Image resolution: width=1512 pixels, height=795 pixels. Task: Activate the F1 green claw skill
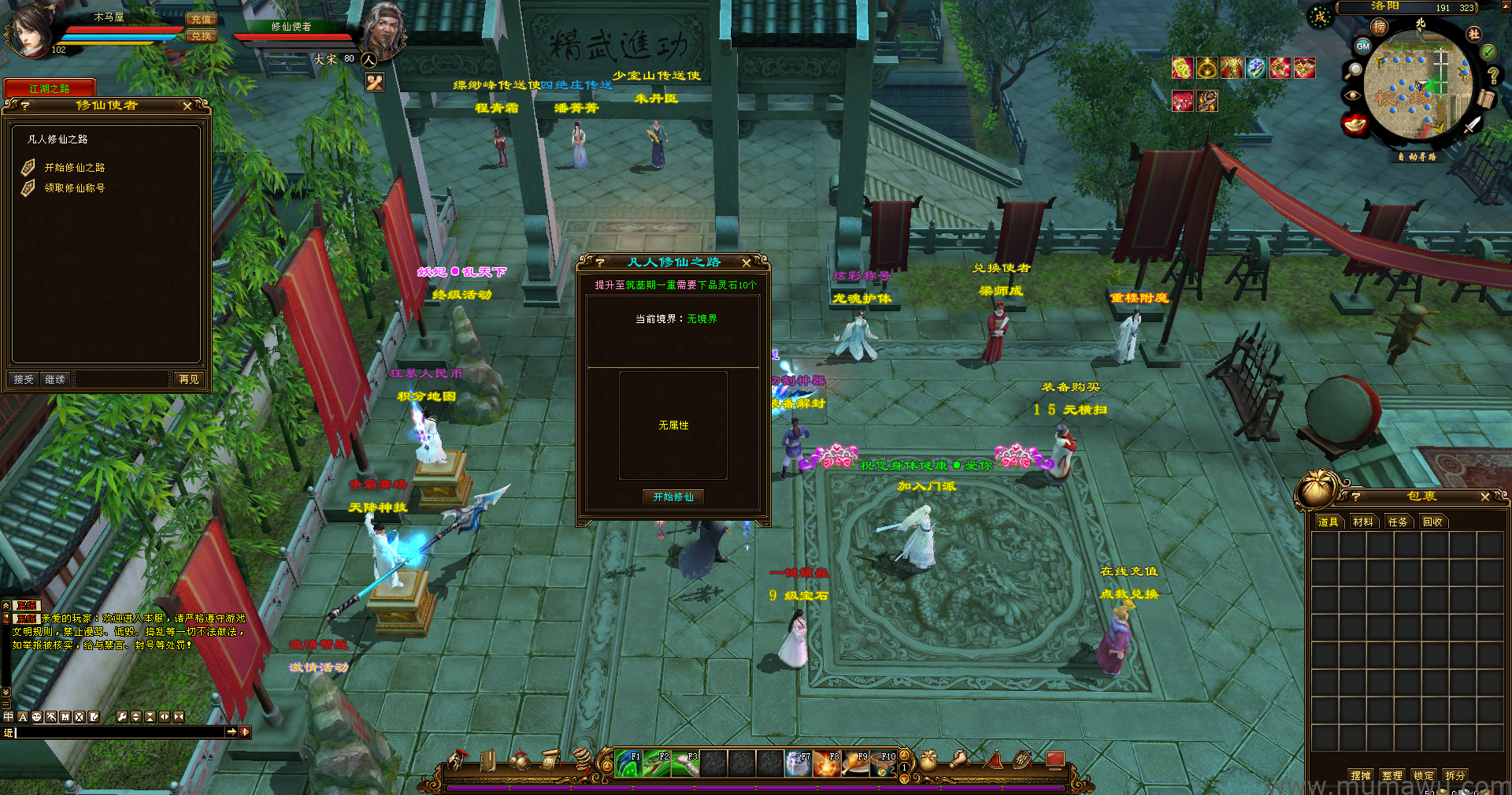click(x=628, y=763)
